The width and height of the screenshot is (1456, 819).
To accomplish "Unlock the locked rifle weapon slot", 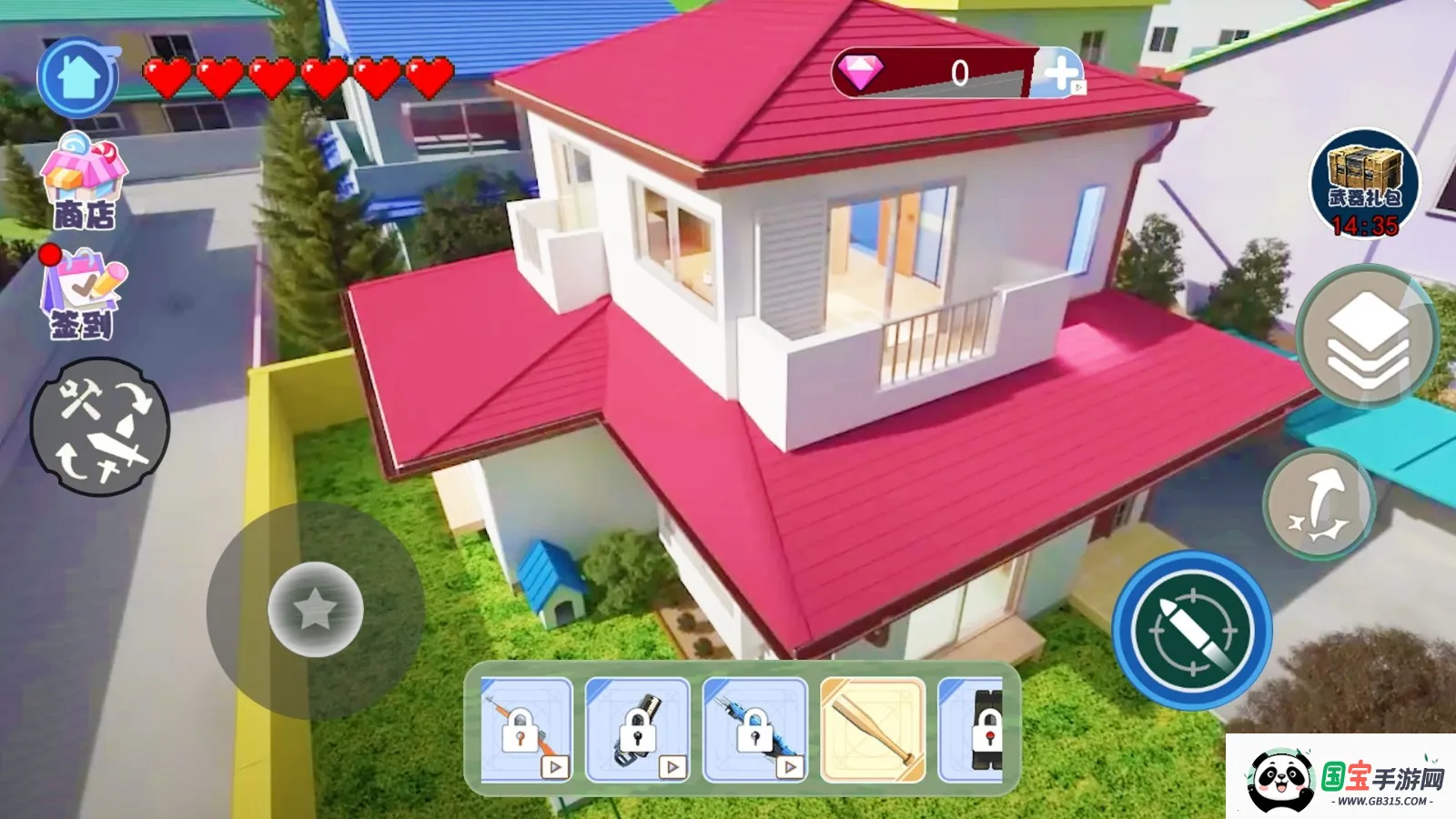I will pyautogui.click(x=526, y=730).
